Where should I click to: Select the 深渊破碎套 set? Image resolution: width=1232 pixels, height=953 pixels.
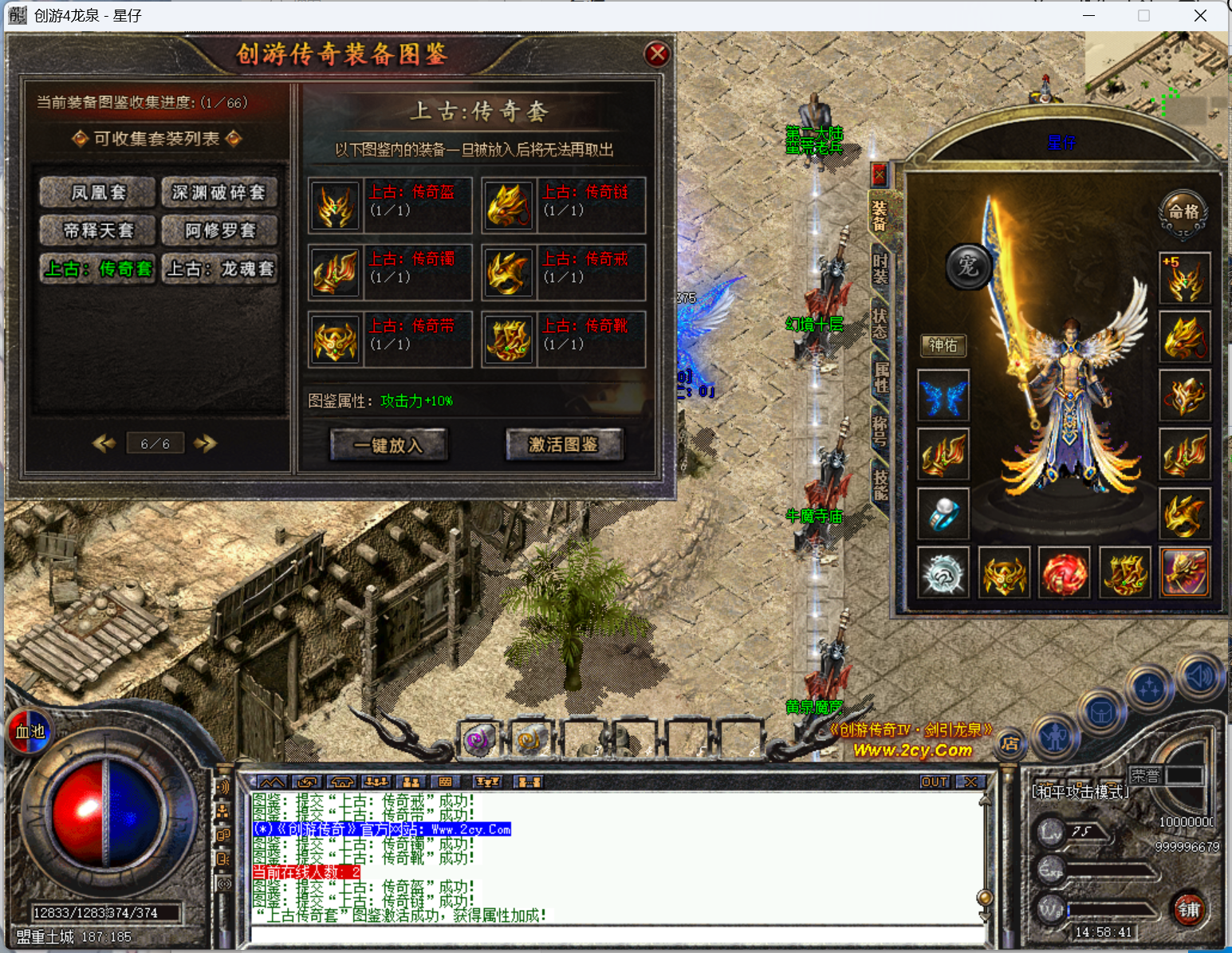point(219,192)
